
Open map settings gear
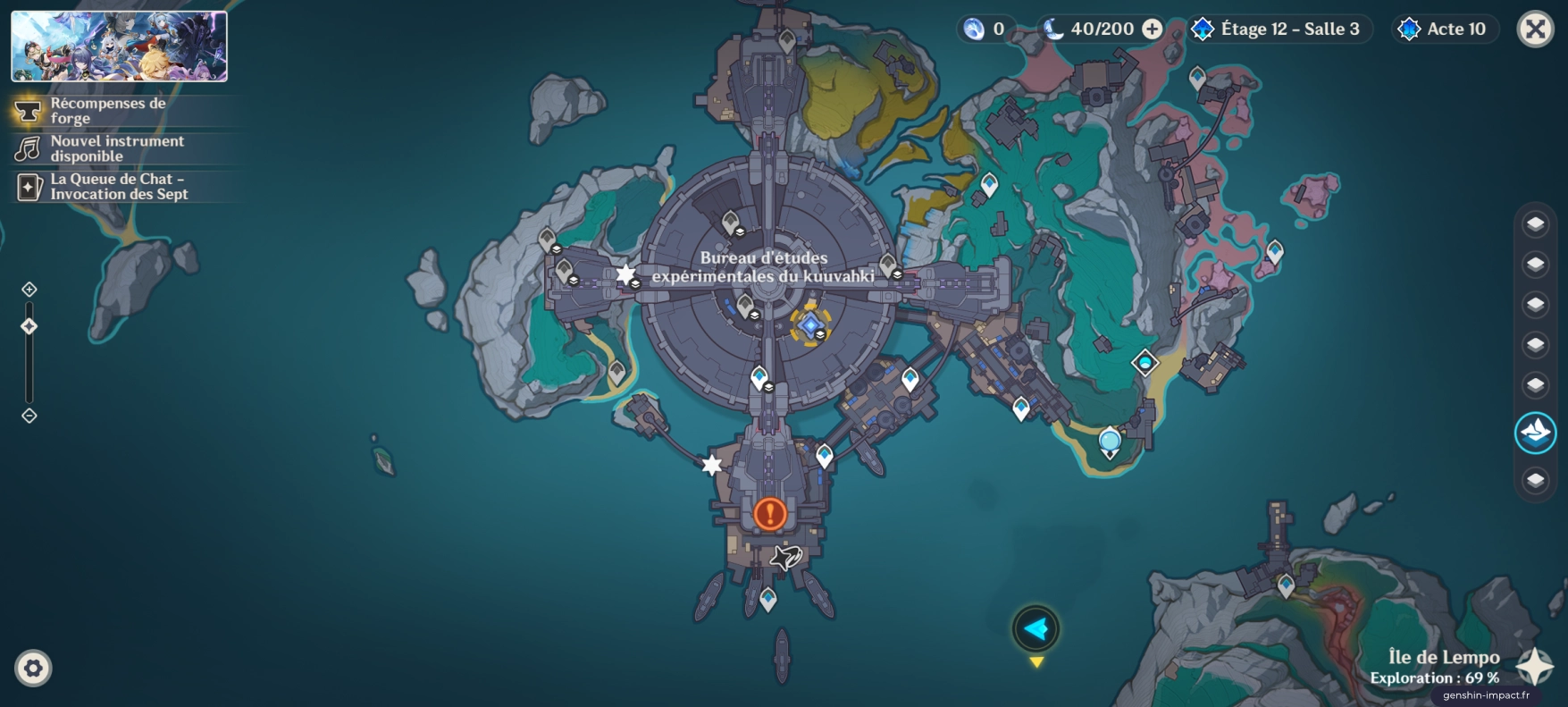[33, 668]
